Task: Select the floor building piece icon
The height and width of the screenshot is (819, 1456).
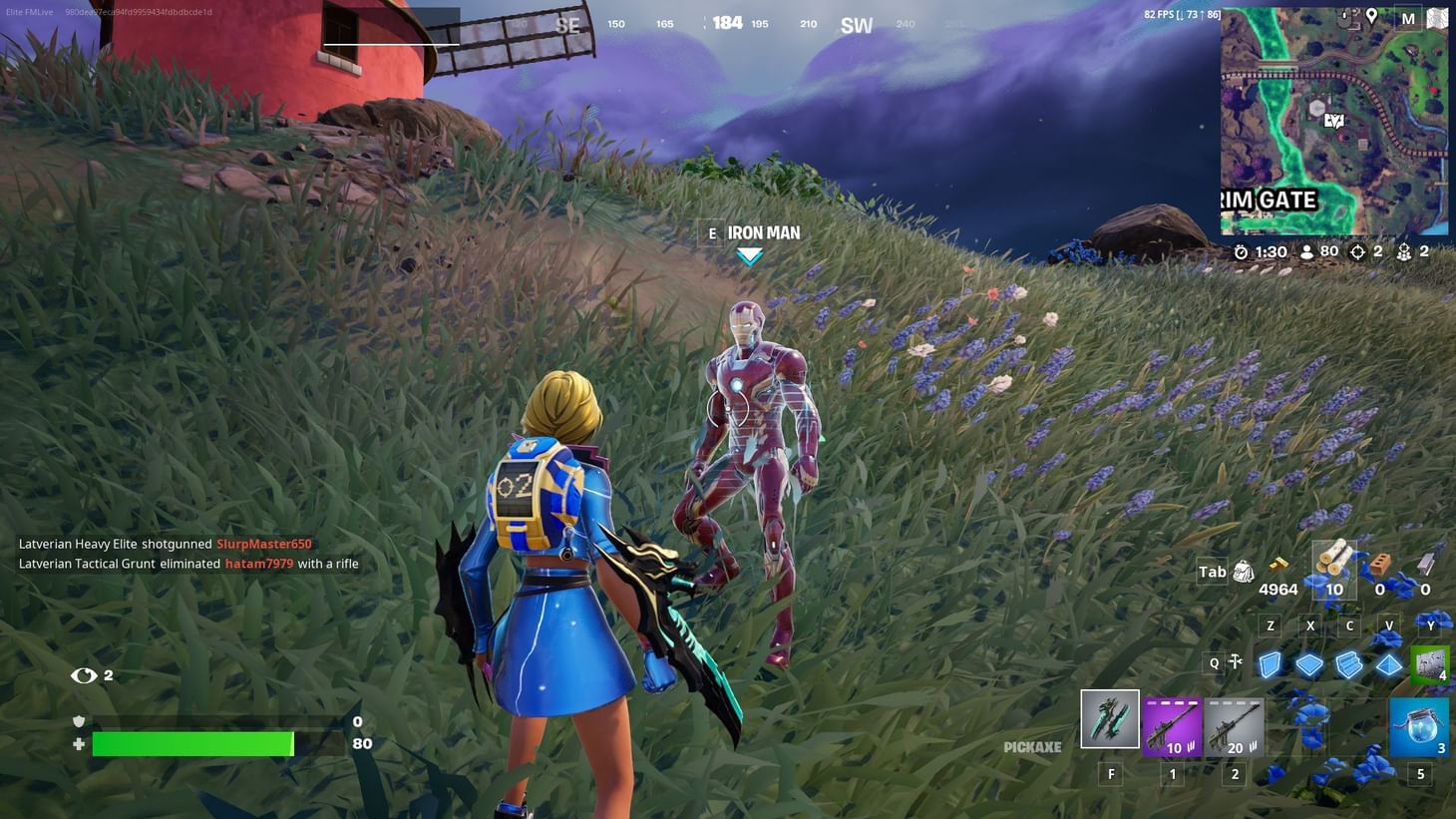Action: (1309, 664)
